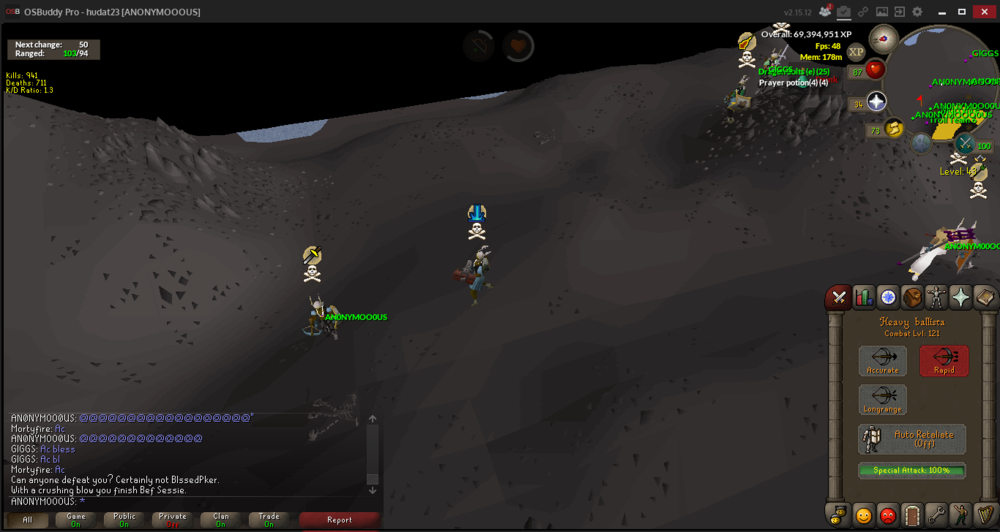Open the Prayer star tab
The height and width of the screenshot is (532, 1000).
961,297
